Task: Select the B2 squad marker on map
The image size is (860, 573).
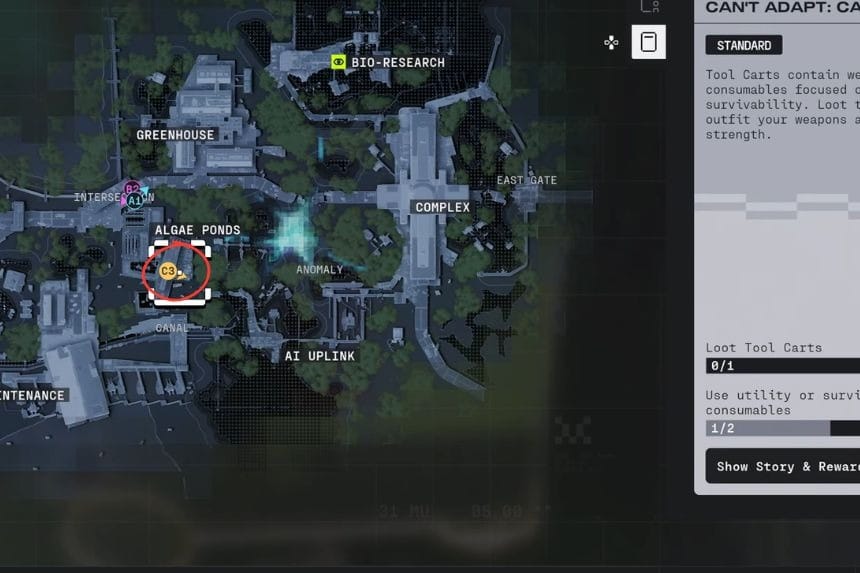Action: [131, 188]
